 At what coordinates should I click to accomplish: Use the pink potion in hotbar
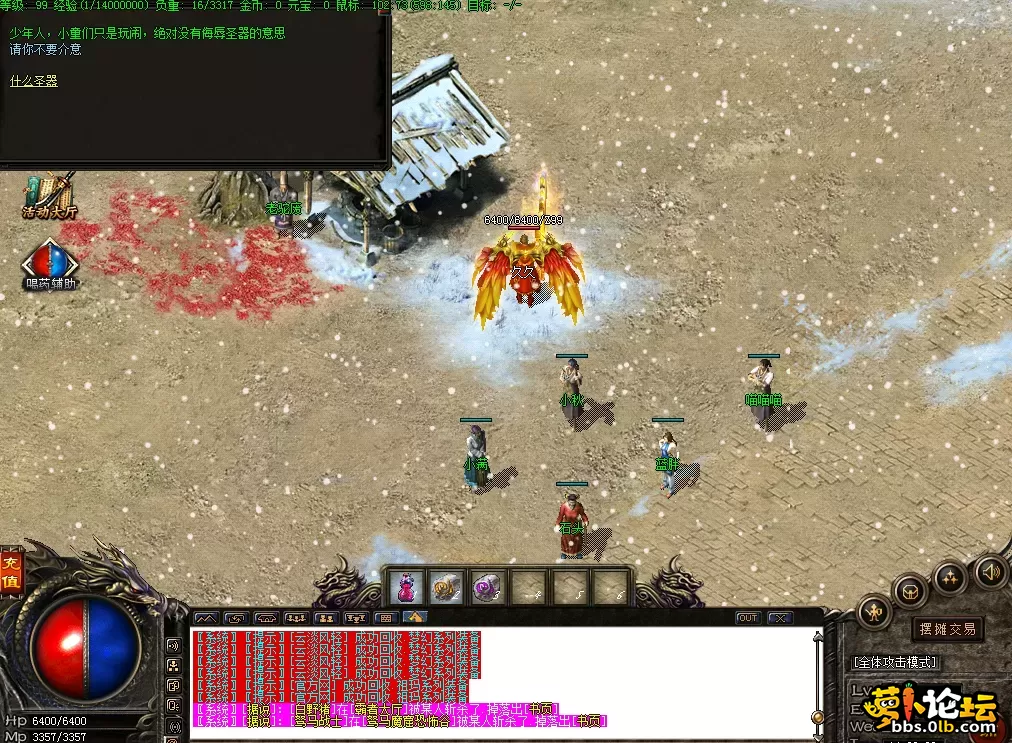coord(406,586)
